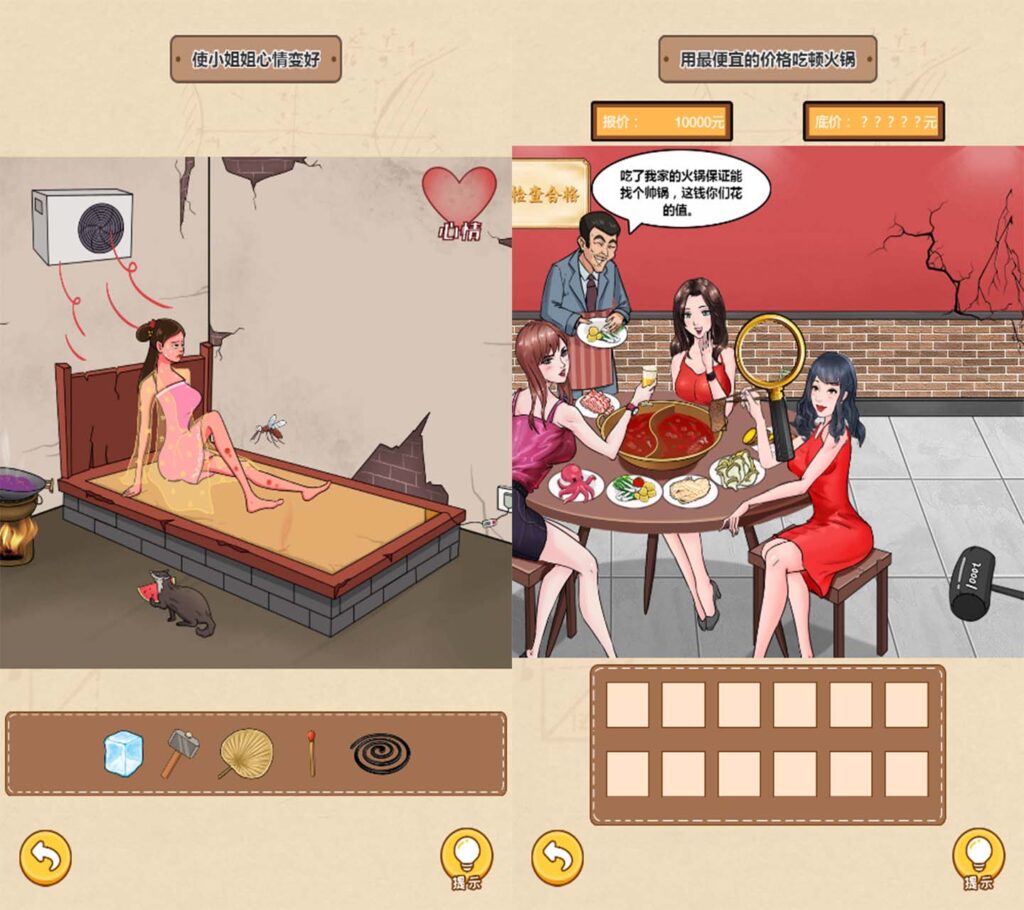Show the hint for the hot pot level

978,855
